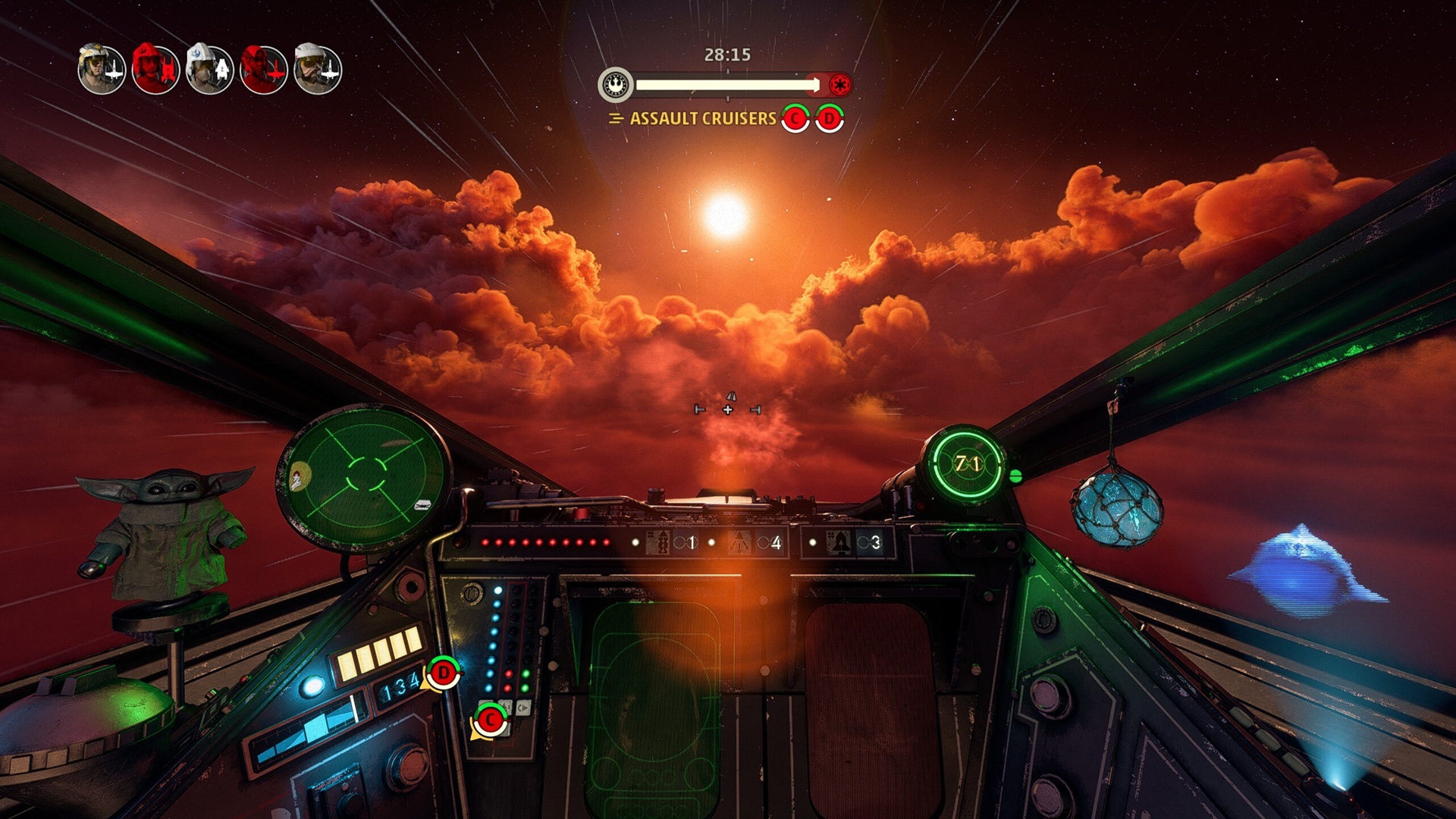Screen dimensions: 1456x819
Task: Select the Assault Cruisers objective label
Action: tap(702, 118)
